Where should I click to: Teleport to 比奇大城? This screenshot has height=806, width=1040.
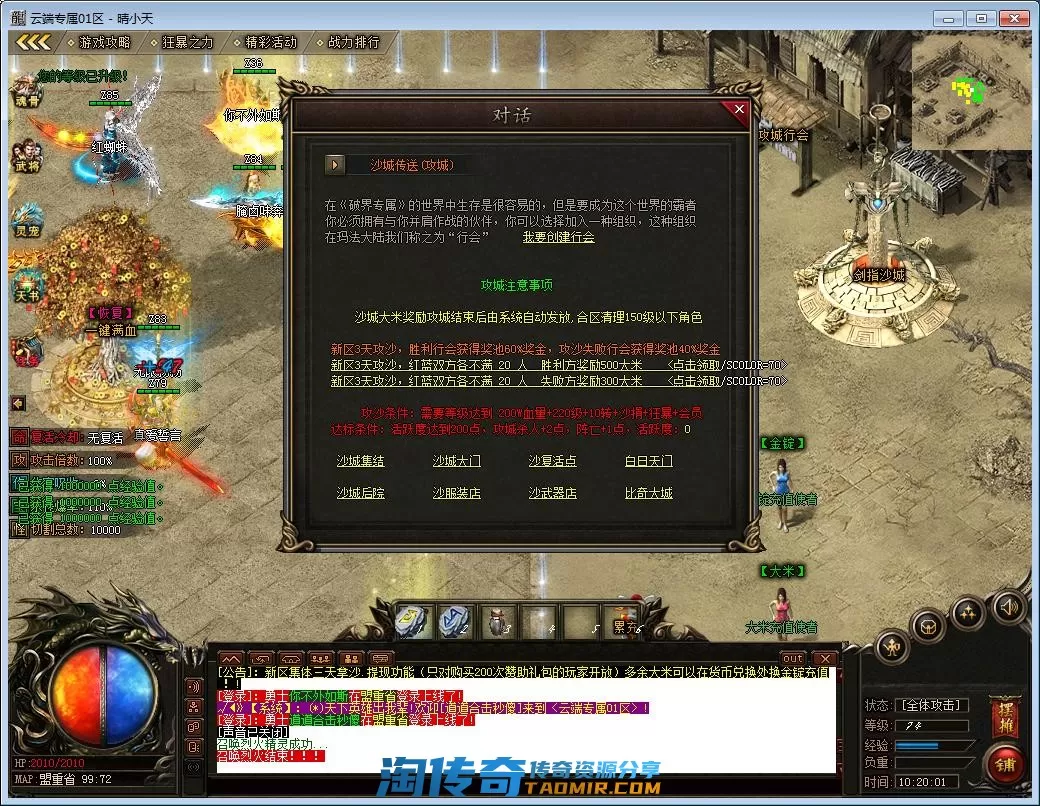[x=648, y=494]
